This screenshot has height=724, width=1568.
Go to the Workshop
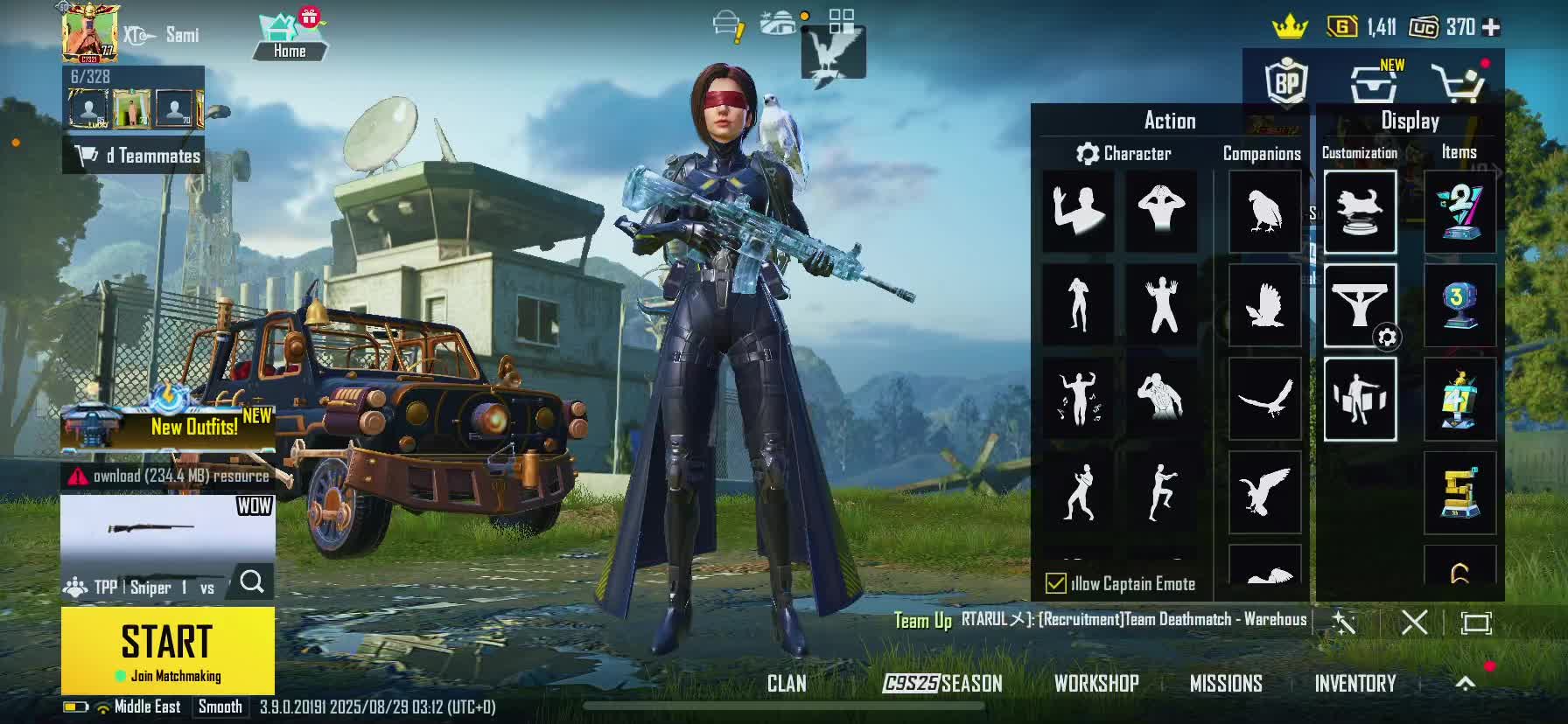[1096, 684]
